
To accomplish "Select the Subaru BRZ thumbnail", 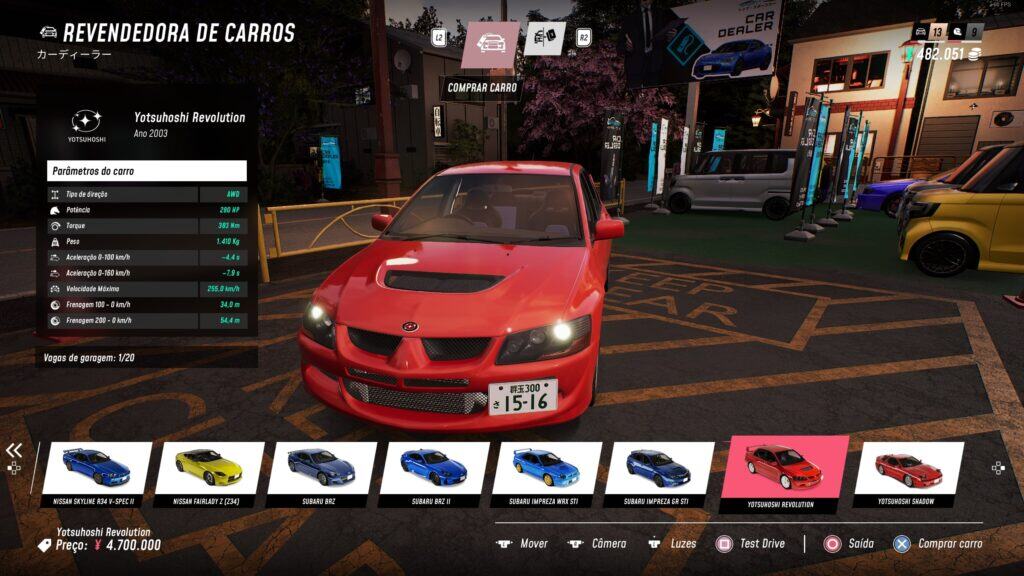I will click(321, 468).
